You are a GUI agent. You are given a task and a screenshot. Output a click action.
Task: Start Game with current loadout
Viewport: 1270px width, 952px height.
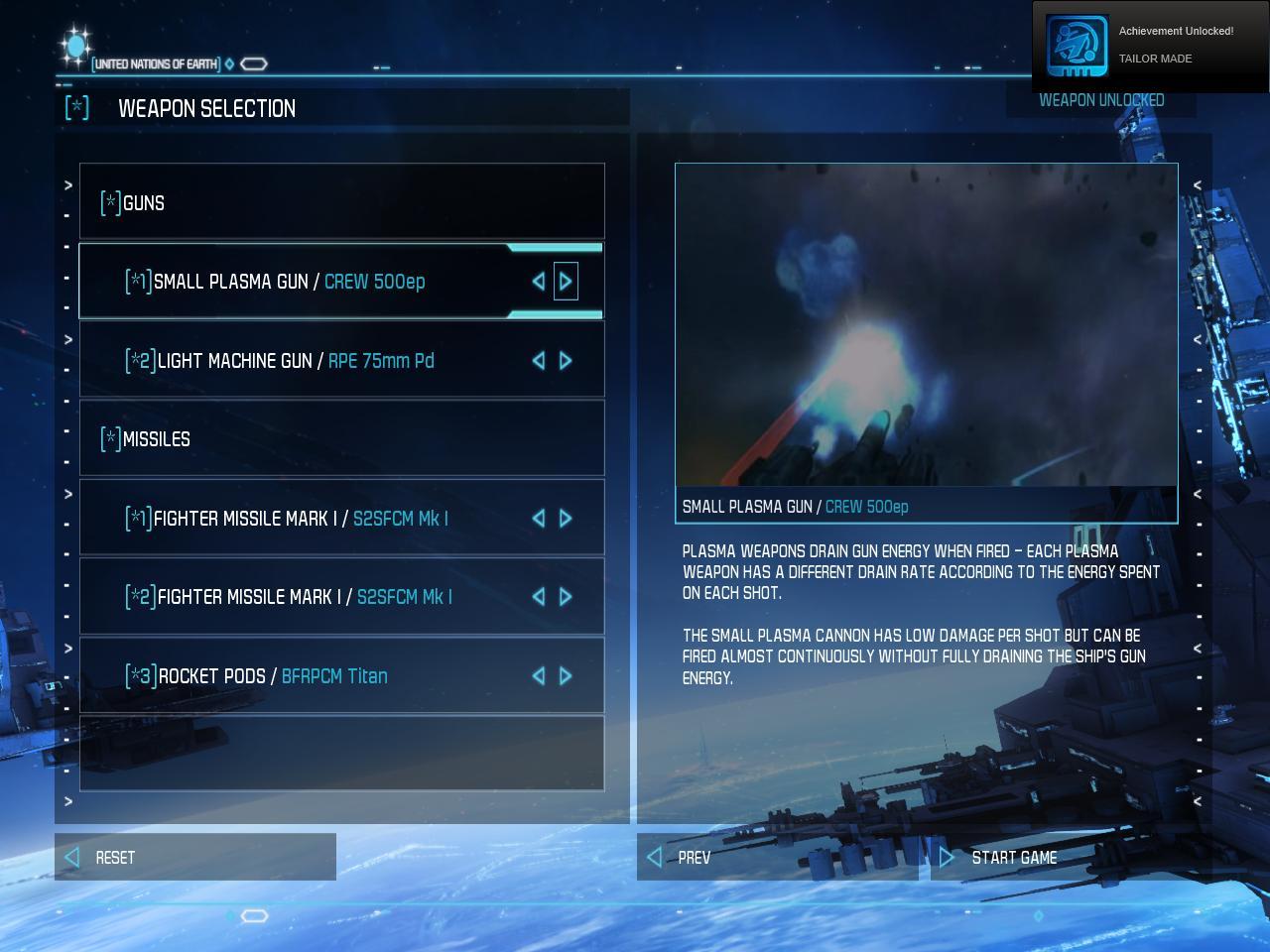(x=1062, y=858)
